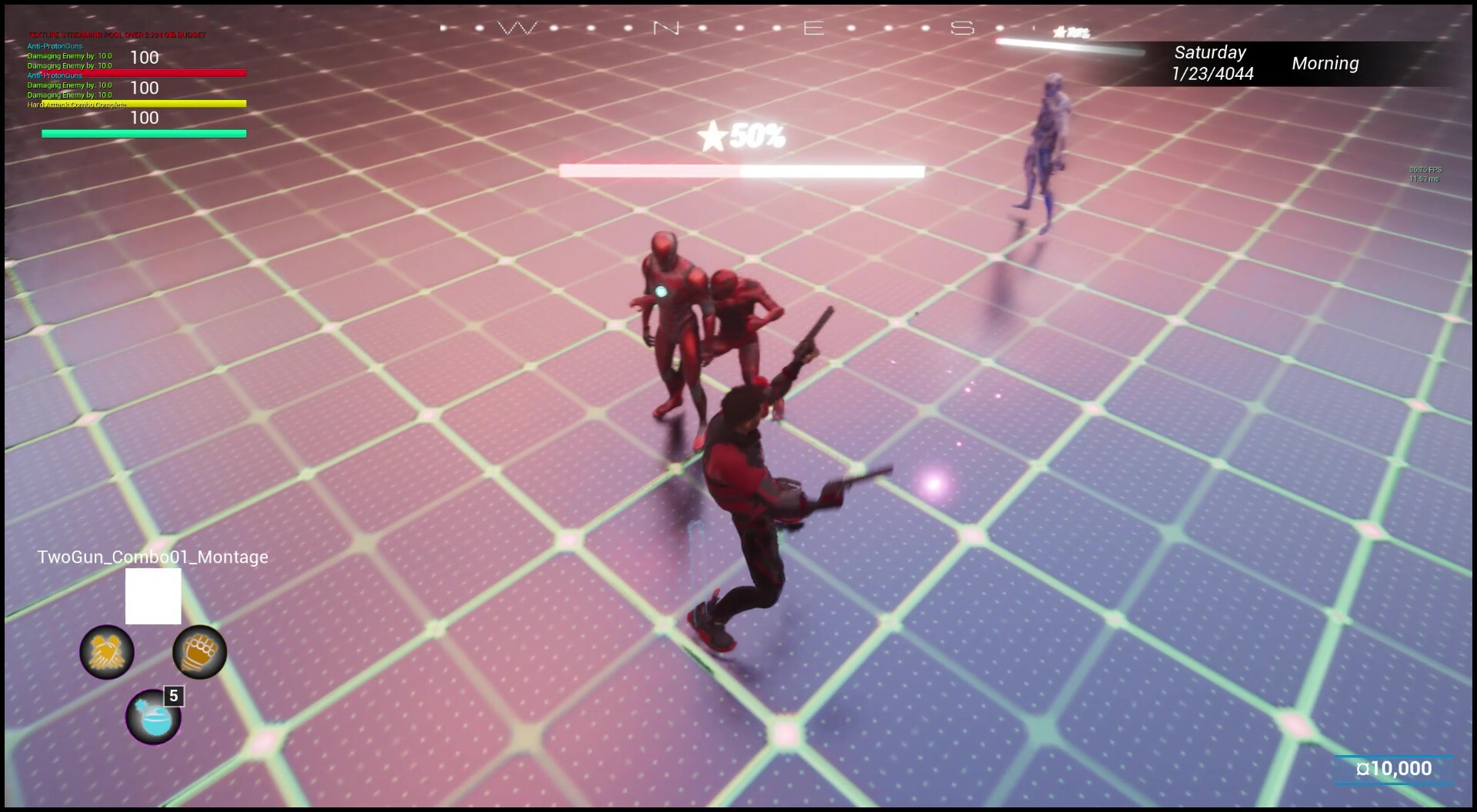The image size is (1477, 812).
Task: Toggle the Anti-ProtonGuns status entry
Action: click(x=54, y=45)
